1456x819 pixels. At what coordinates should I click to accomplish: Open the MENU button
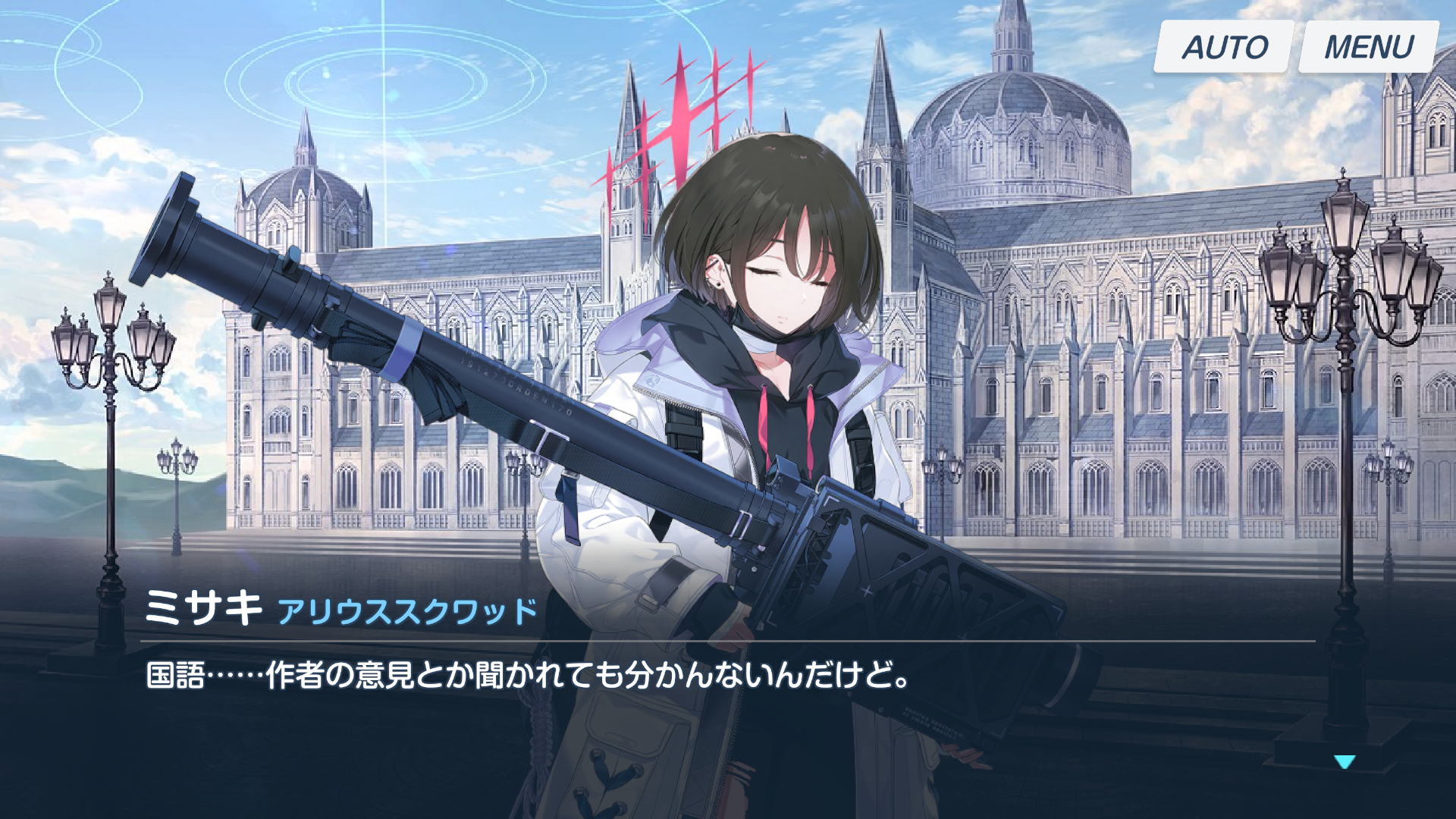(x=1369, y=47)
